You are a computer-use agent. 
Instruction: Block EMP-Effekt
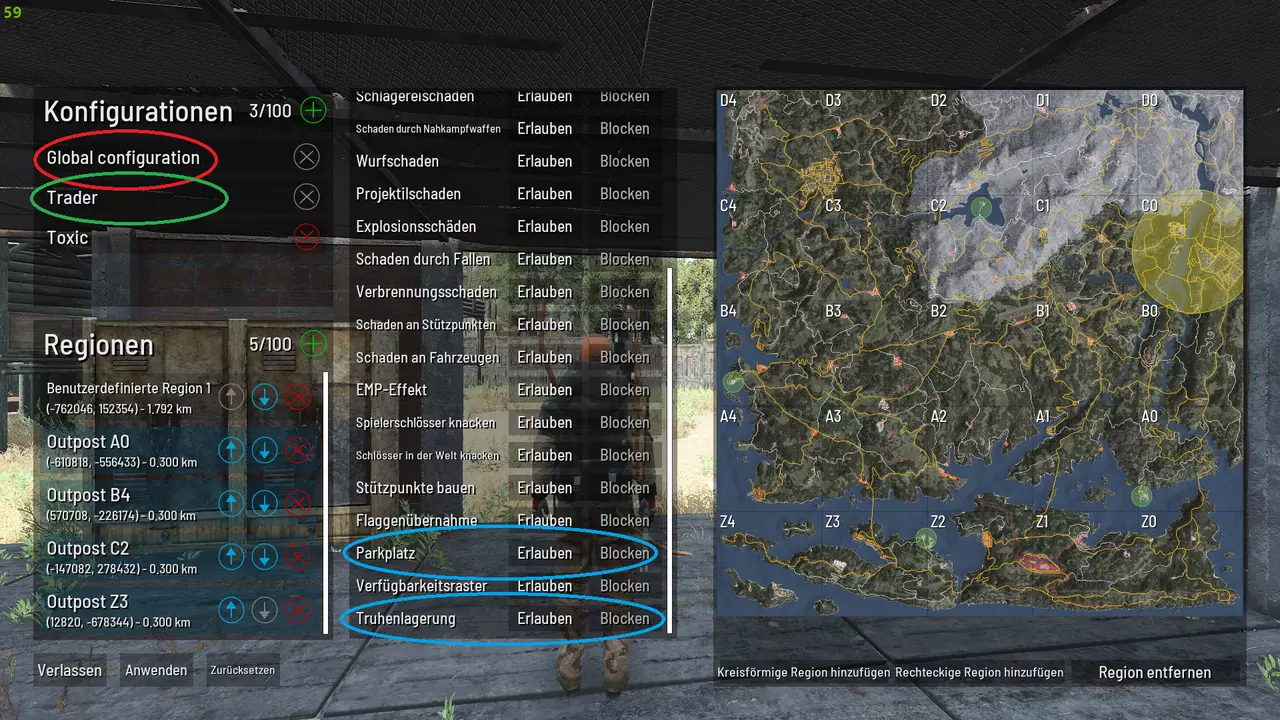624,390
